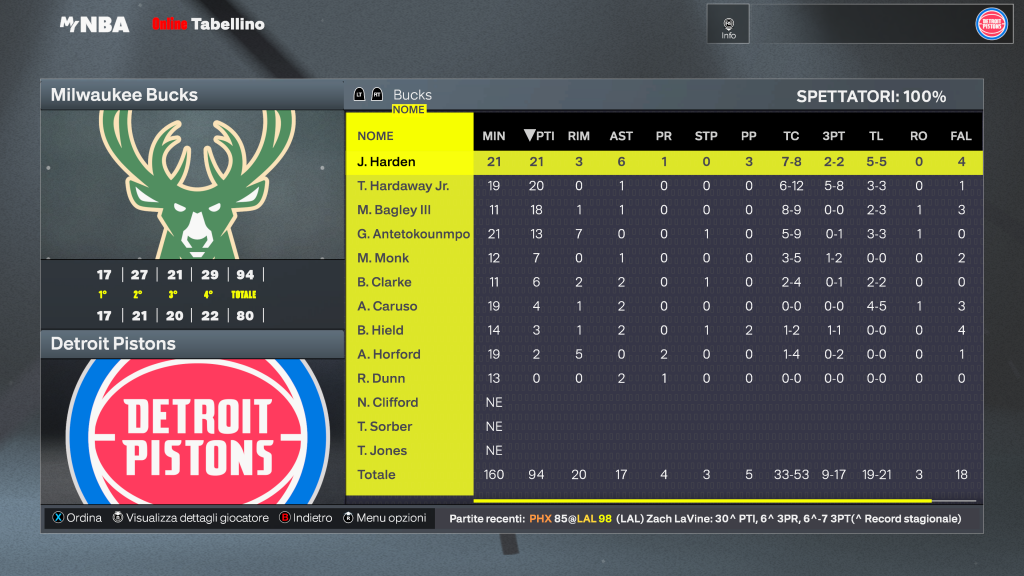
Task: Sort by the MIN minutes column
Action: tap(494, 136)
